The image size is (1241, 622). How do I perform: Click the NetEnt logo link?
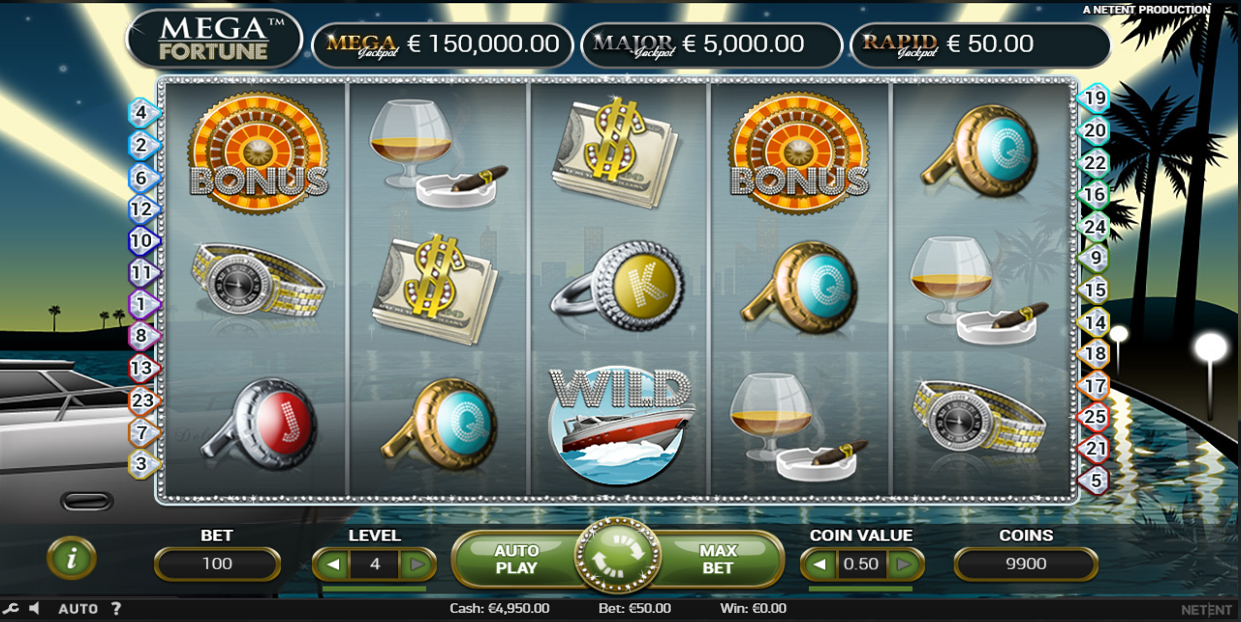tap(1205, 609)
